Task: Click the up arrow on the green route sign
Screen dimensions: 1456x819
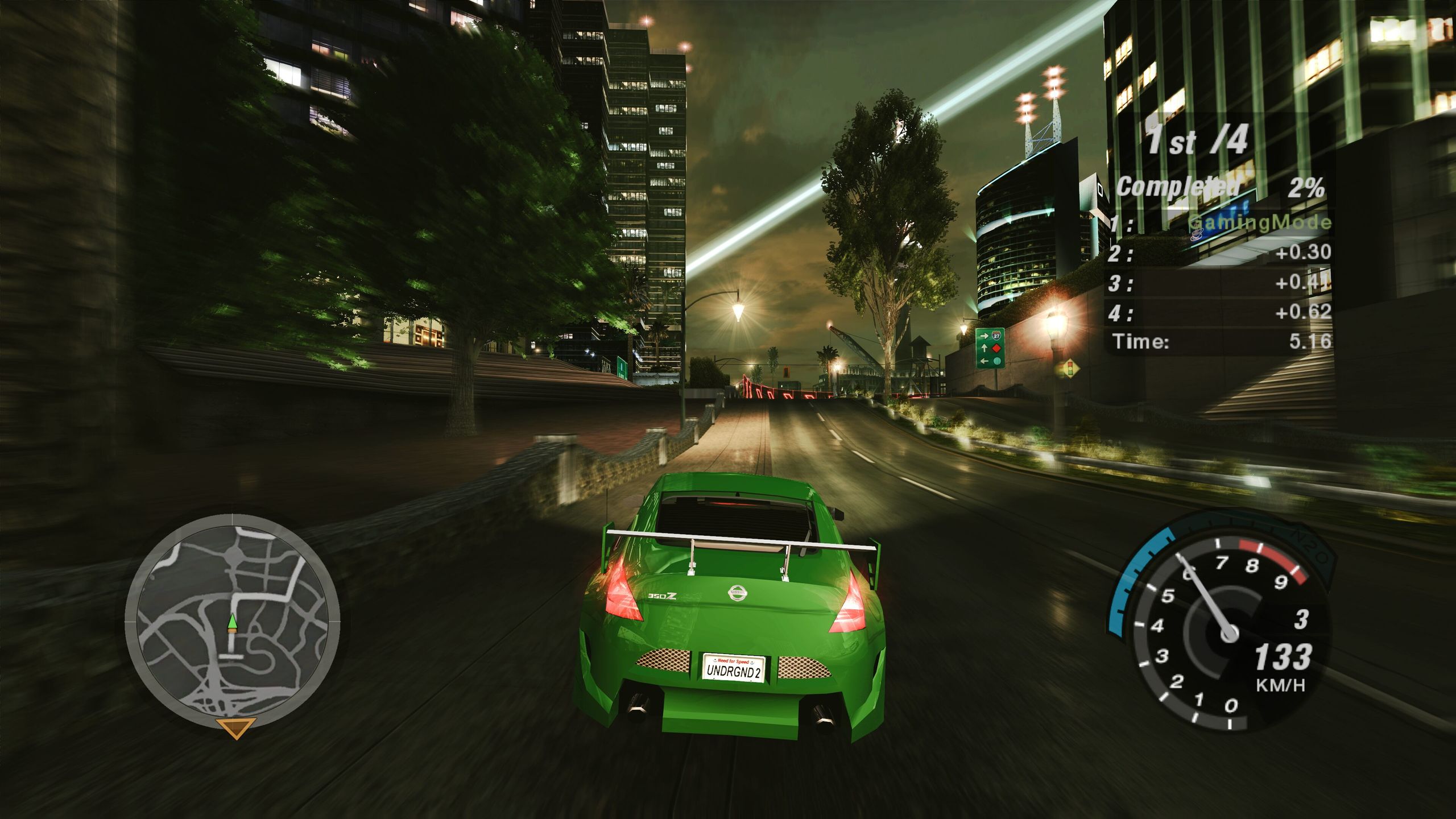Action: point(985,348)
